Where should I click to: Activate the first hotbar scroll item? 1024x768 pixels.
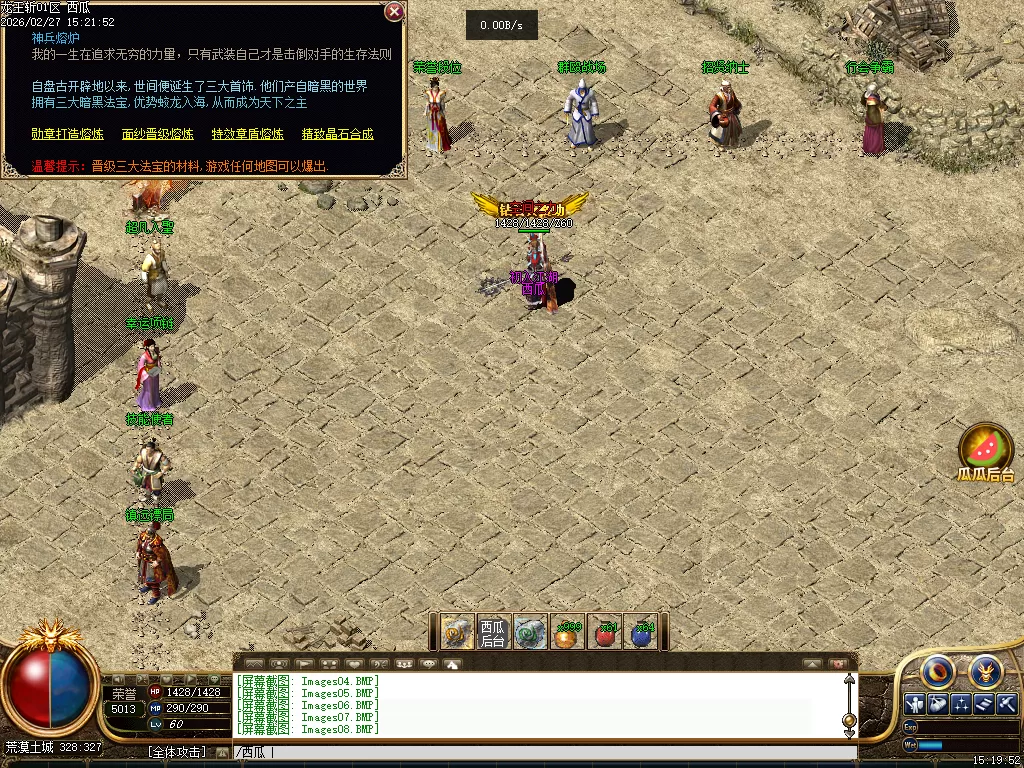(x=457, y=632)
